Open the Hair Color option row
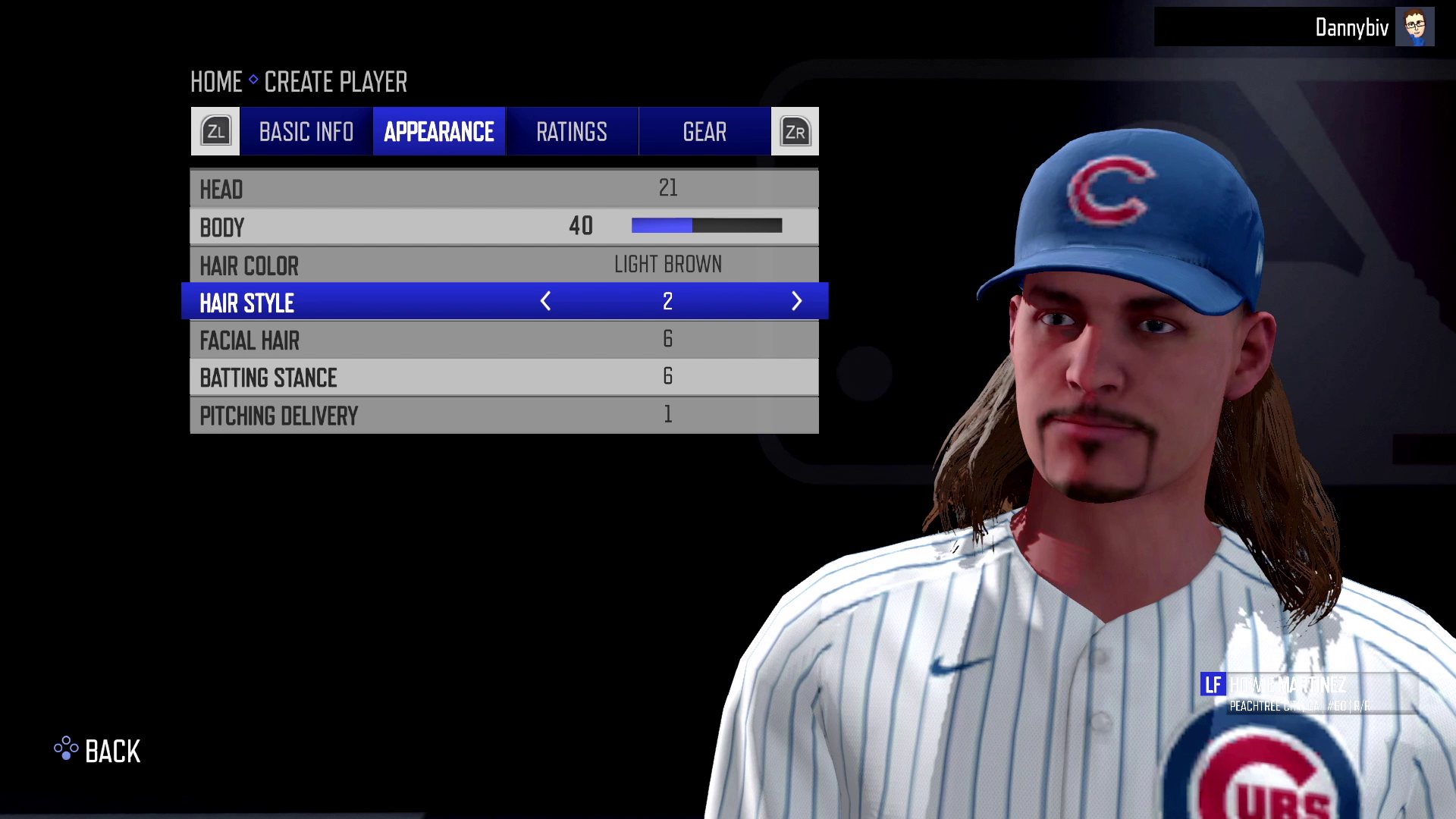The height and width of the screenshot is (819, 1456). pyautogui.click(x=504, y=264)
